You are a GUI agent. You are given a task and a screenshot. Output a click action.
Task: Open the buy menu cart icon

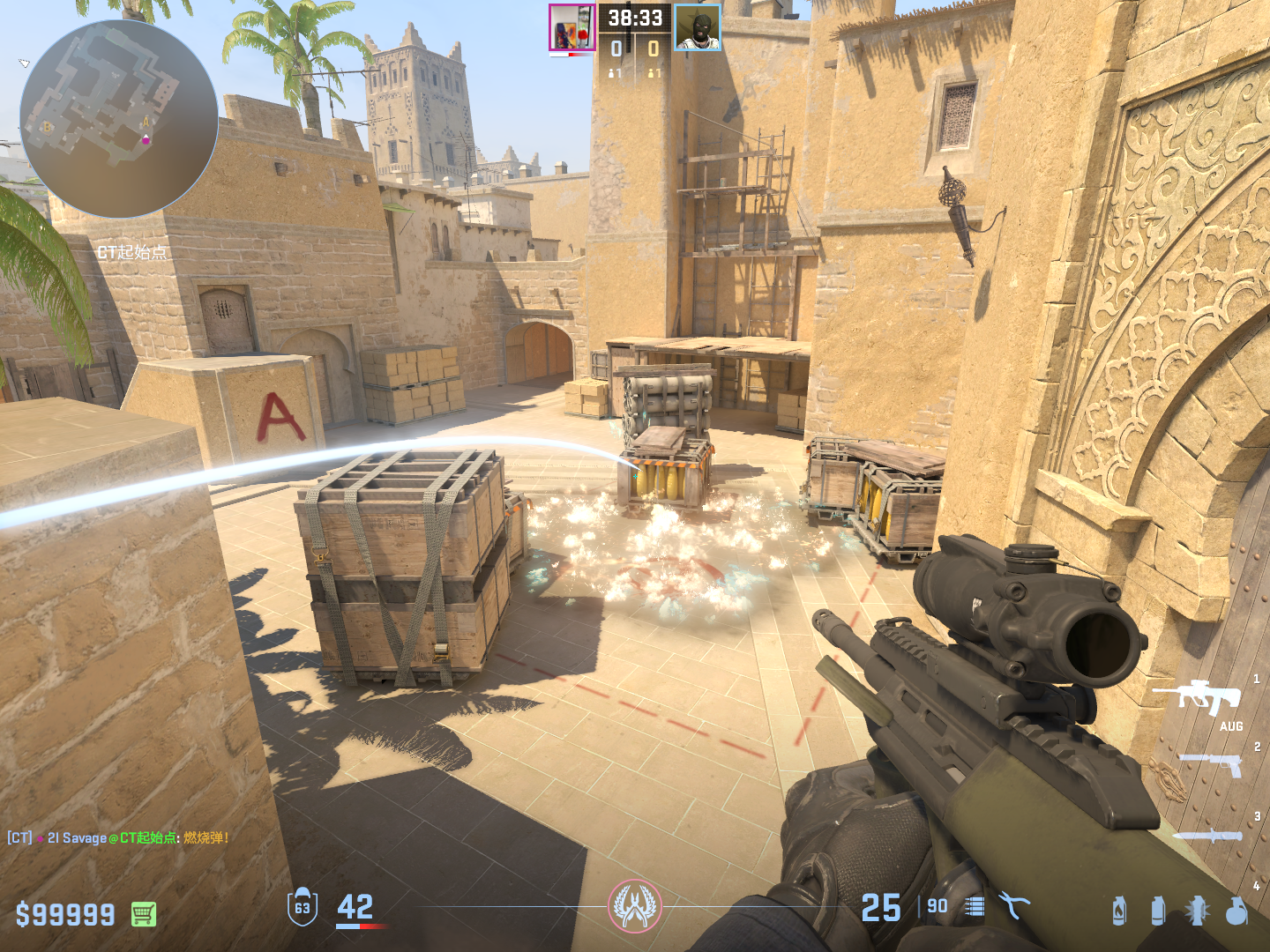[144, 914]
